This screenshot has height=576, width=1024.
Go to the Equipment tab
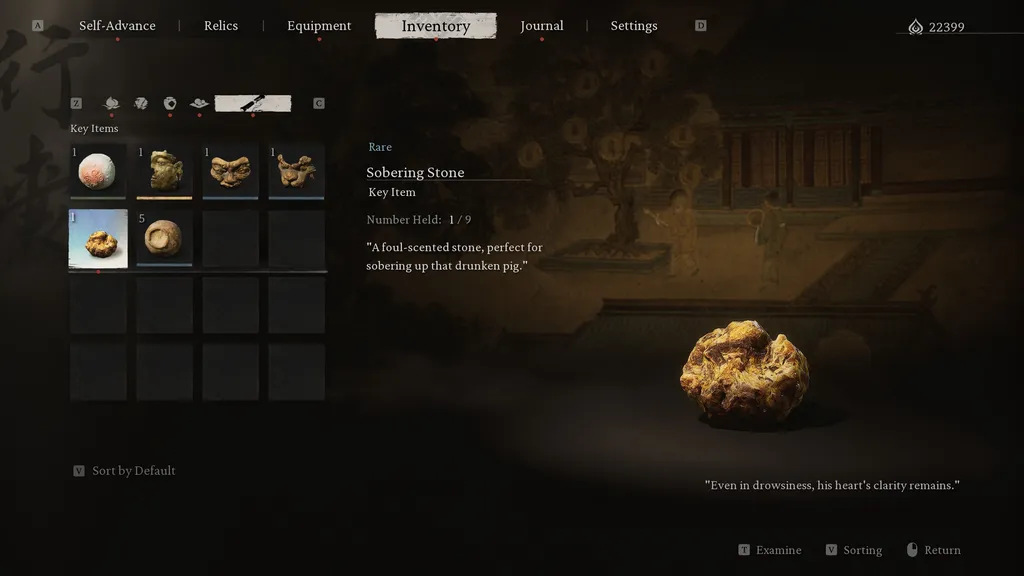tap(319, 26)
